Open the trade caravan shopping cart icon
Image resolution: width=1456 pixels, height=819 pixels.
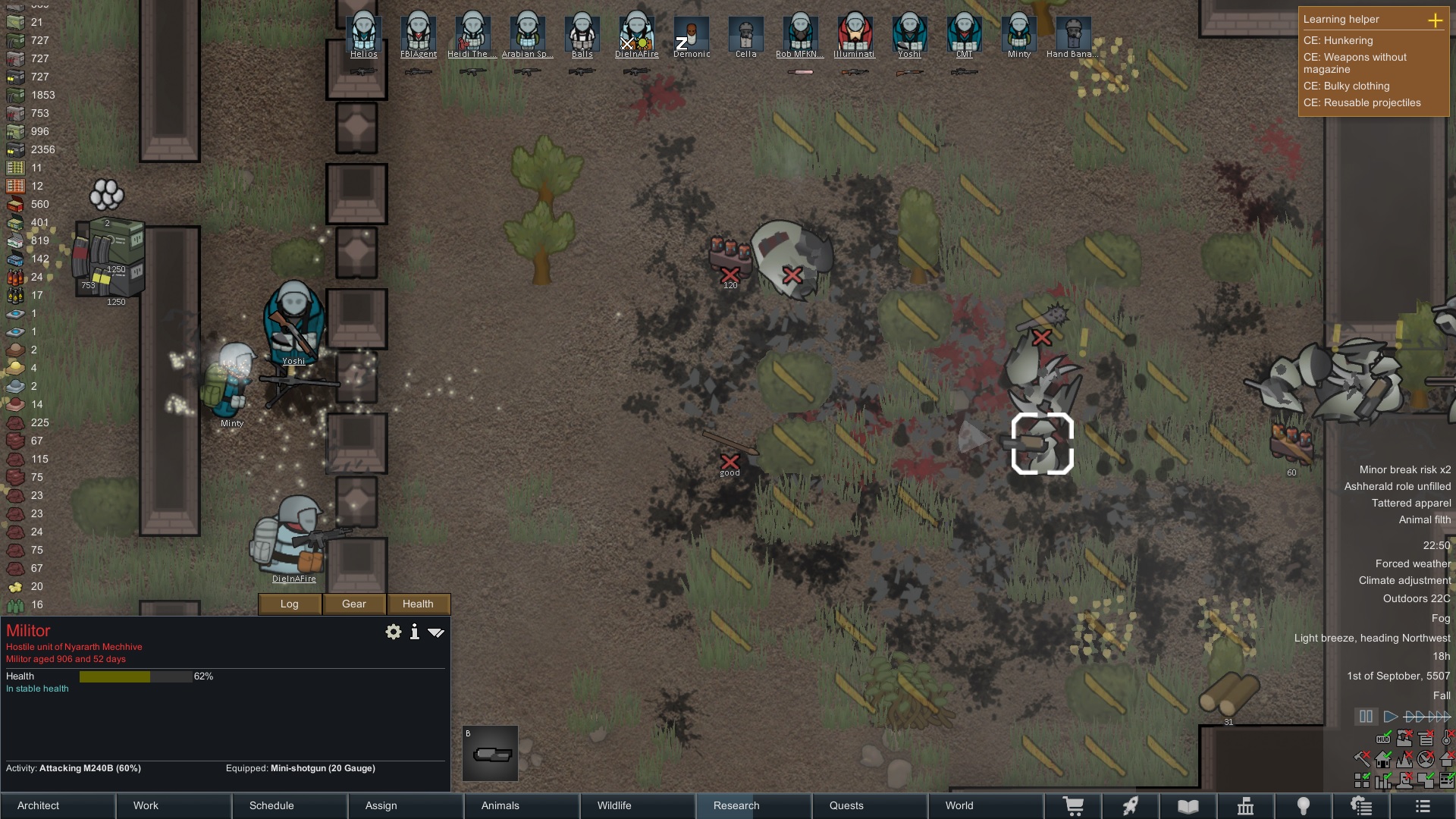coord(1074,806)
